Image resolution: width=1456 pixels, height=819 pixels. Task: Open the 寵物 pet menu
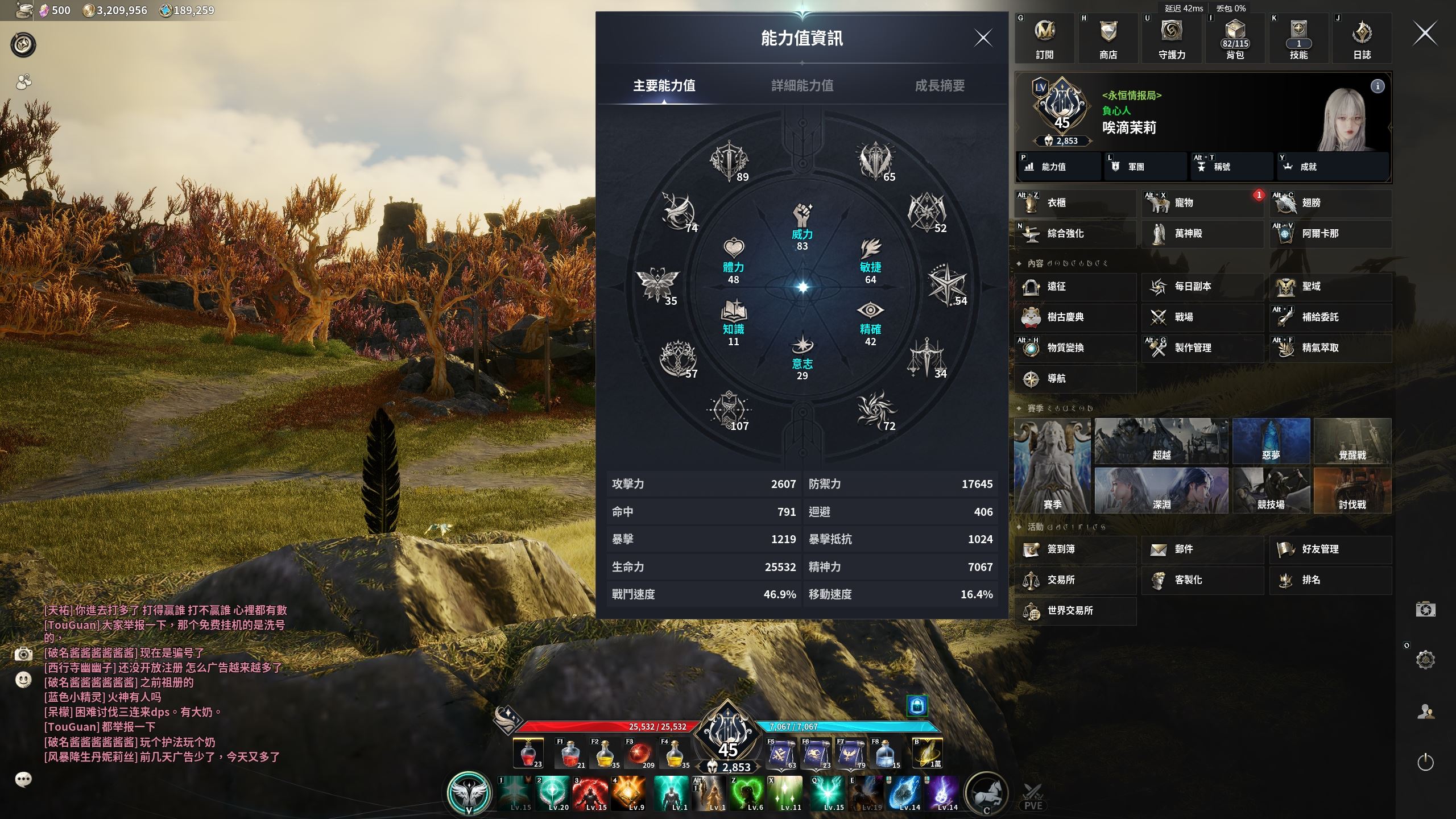click(1201, 203)
